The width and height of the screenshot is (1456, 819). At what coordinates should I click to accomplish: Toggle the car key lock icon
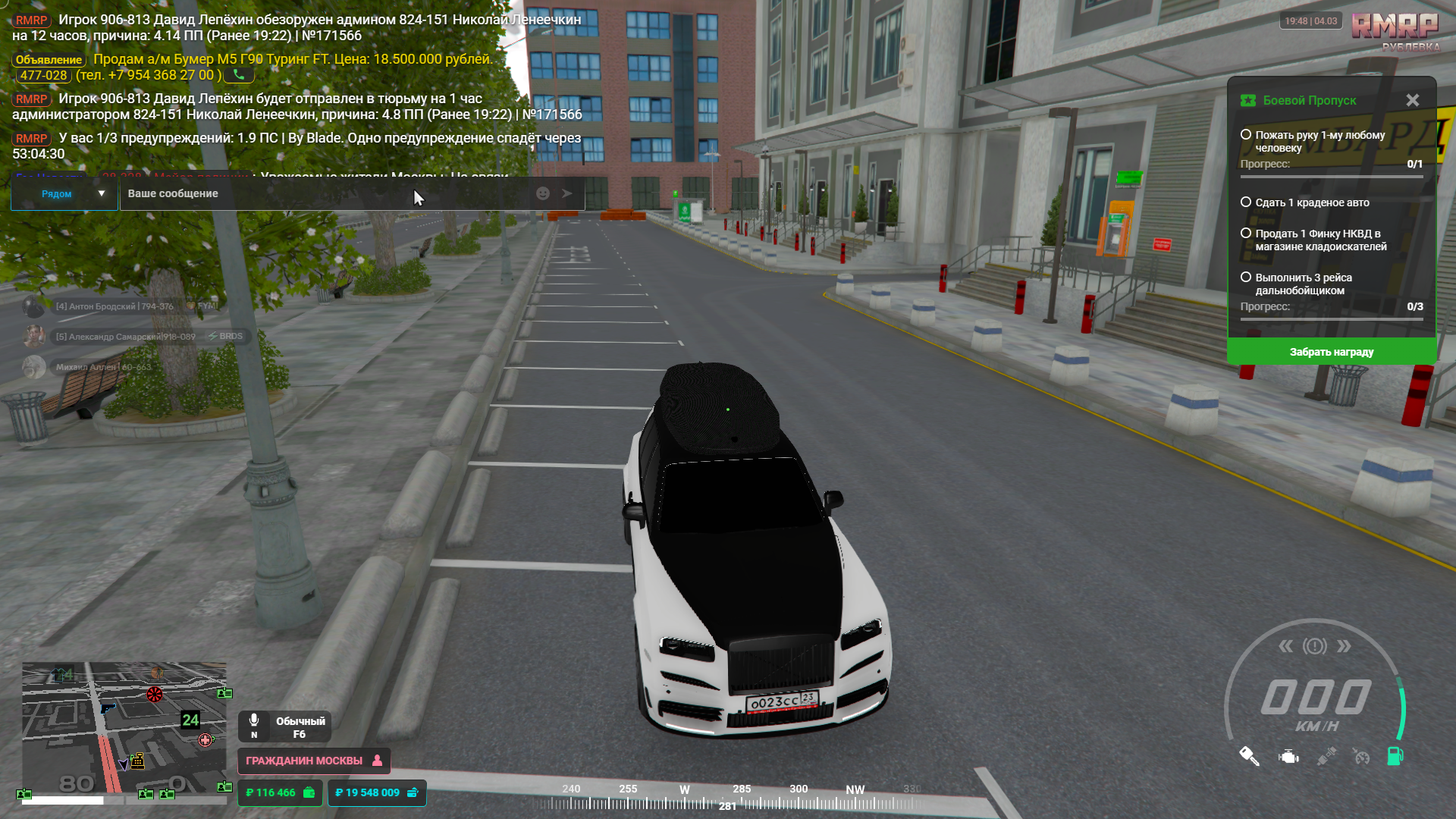(x=1249, y=756)
